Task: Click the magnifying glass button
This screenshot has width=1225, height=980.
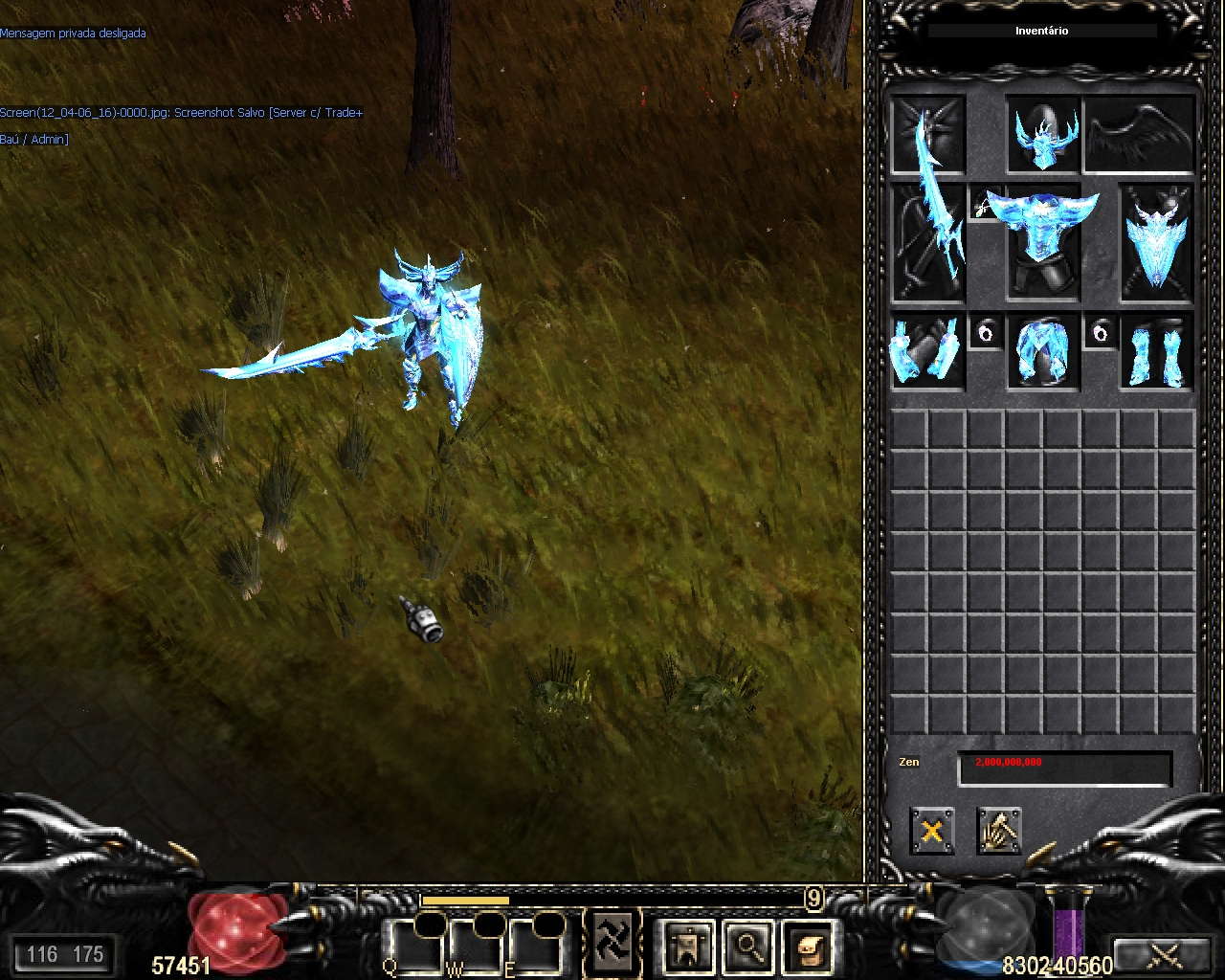Action: click(747, 947)
